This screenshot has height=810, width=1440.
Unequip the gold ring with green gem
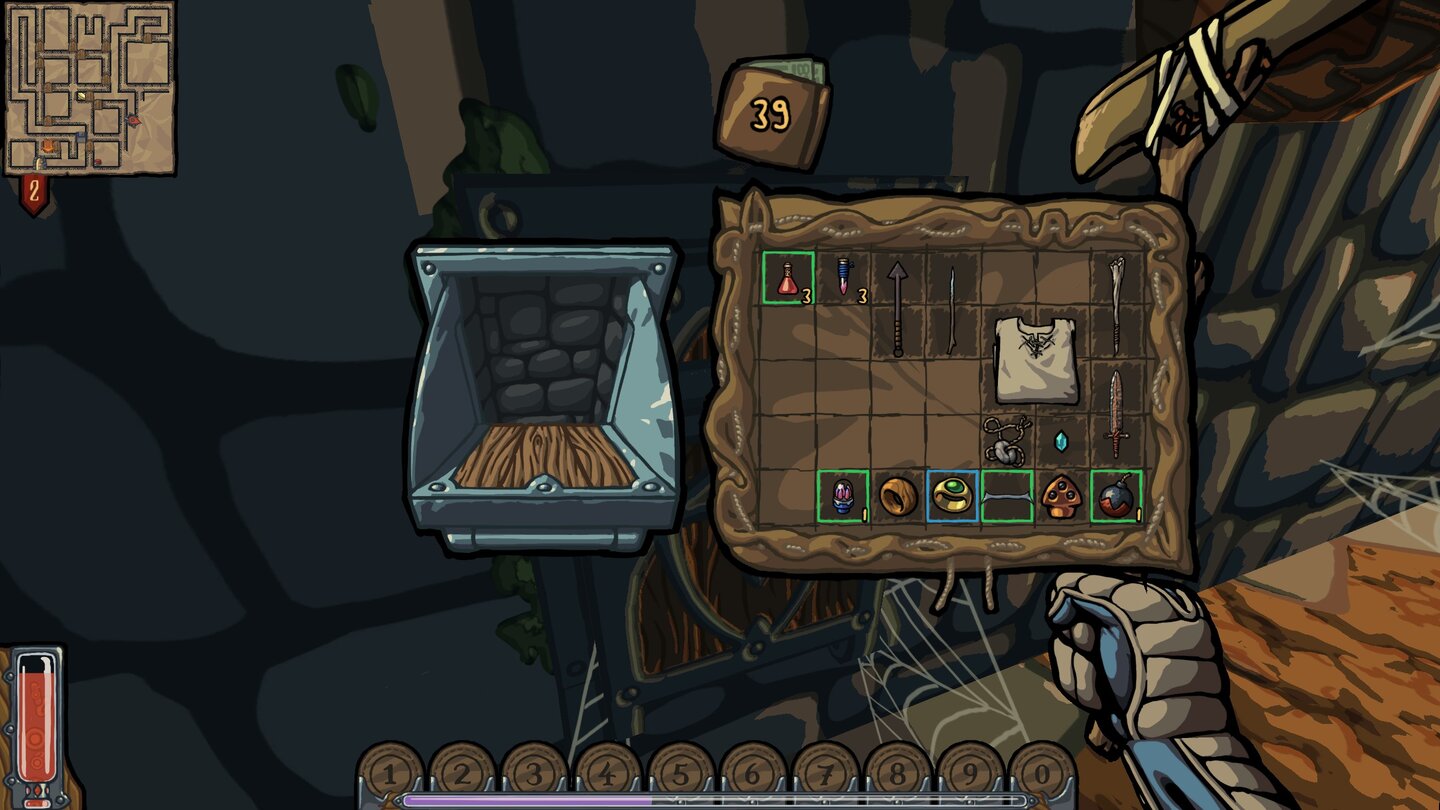click(953, 497)
